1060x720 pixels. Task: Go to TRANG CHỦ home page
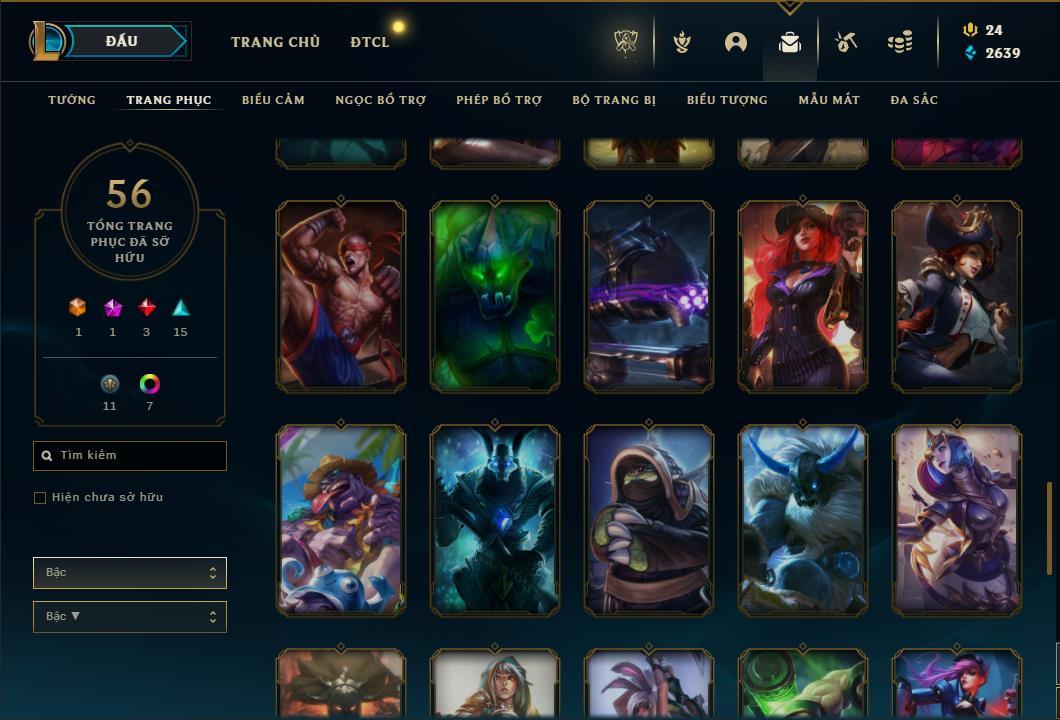pos(275,42)
